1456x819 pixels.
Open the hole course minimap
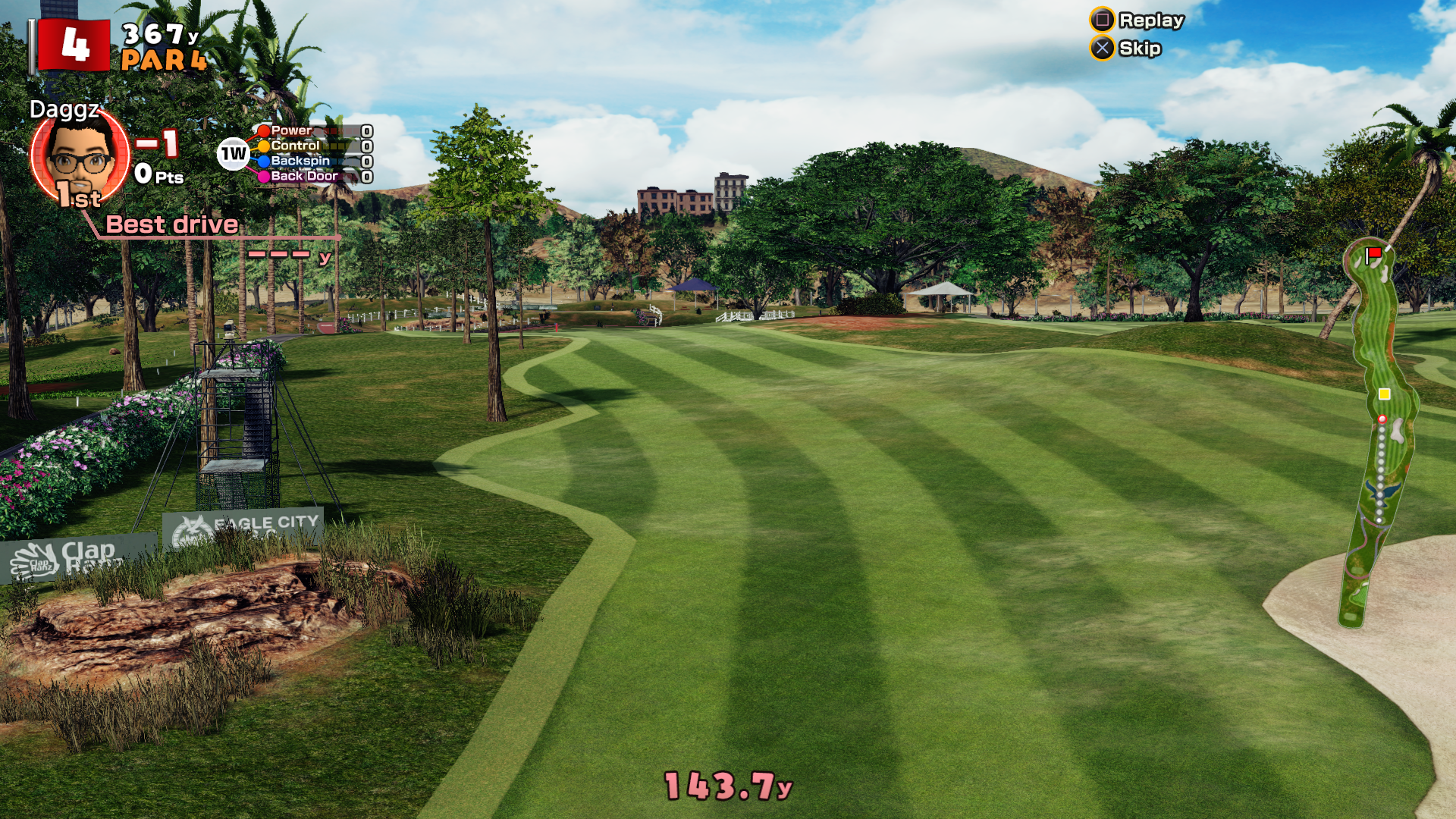[x=1378, y=432]
